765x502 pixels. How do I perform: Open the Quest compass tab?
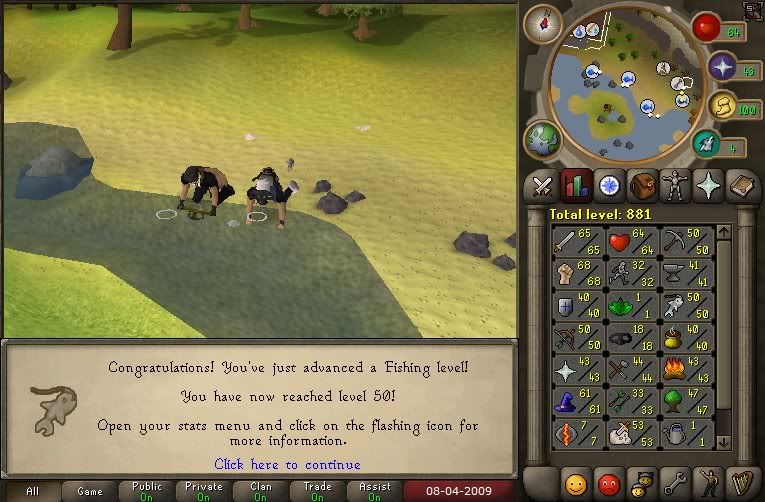pyautogui.click(x=608, y=186)
